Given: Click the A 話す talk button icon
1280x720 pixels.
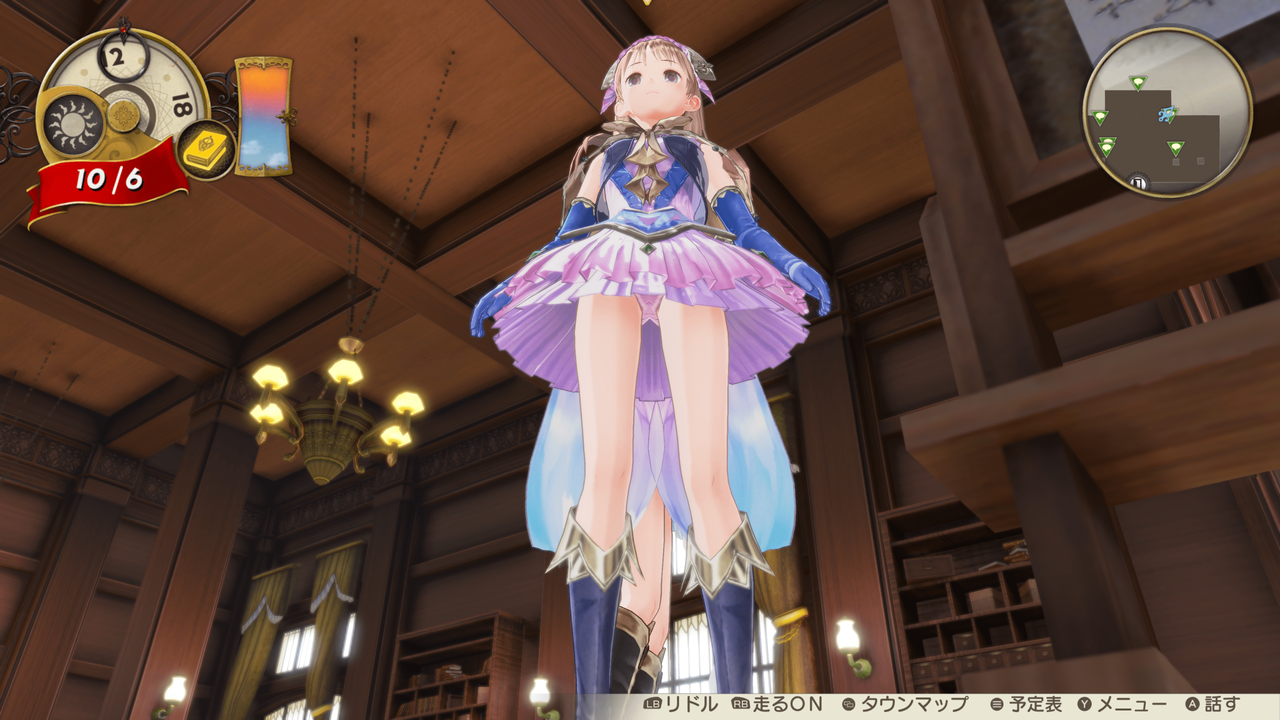Looking at the screenshot, I should pos(1193,702).
